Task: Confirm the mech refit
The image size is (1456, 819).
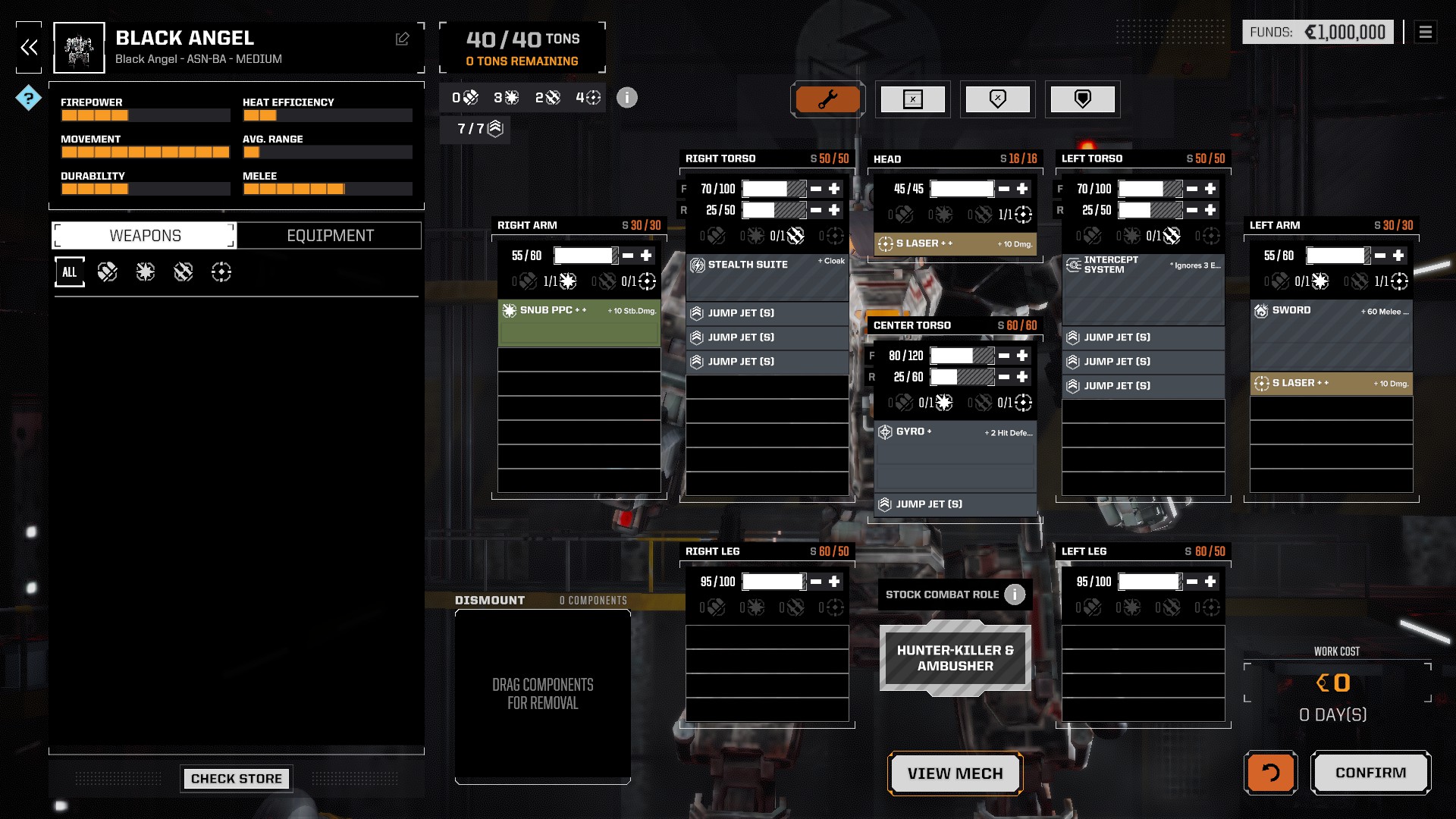Action: tap(1370, 773)
